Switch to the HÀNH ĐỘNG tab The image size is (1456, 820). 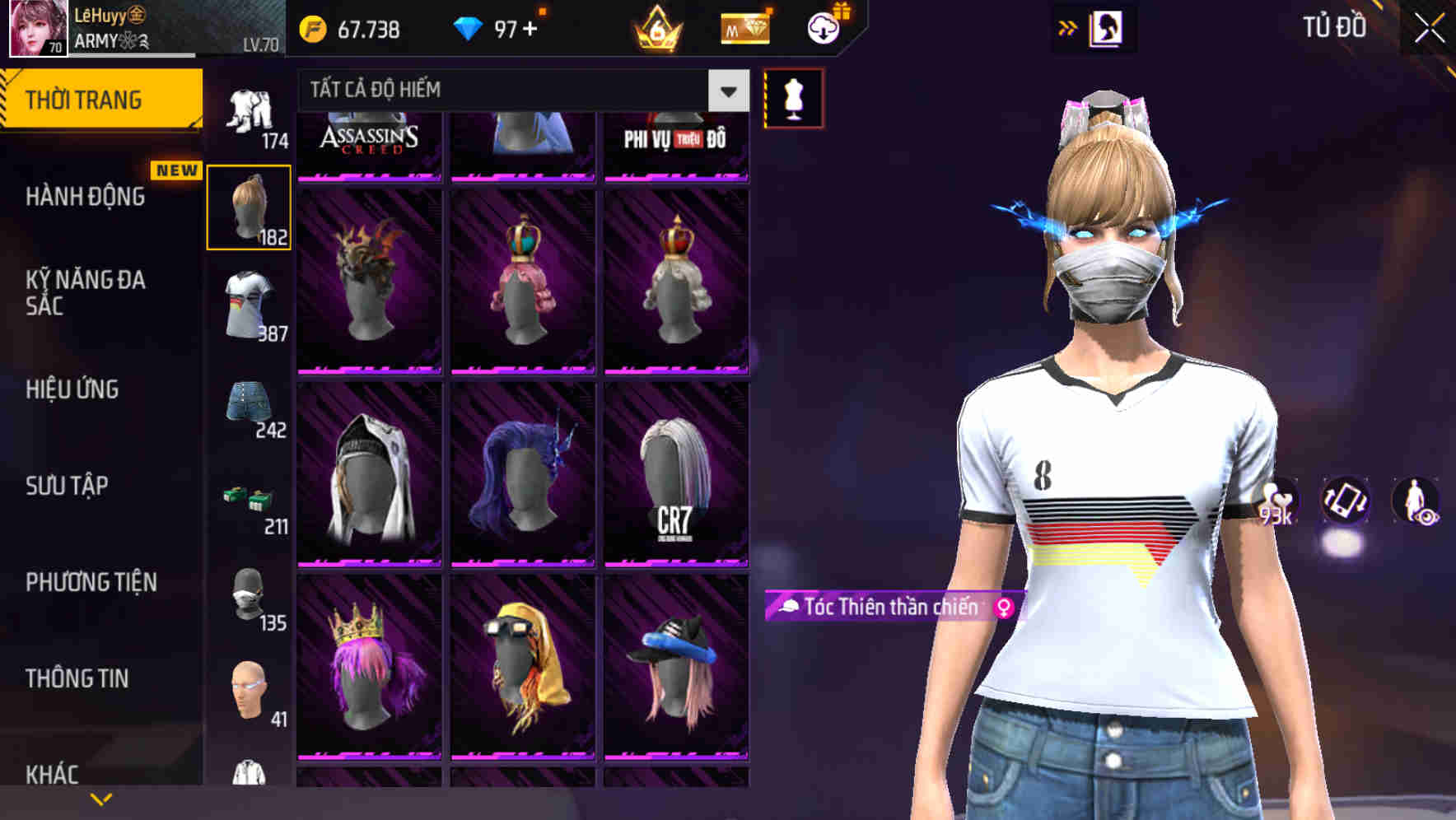click(84, 198)
